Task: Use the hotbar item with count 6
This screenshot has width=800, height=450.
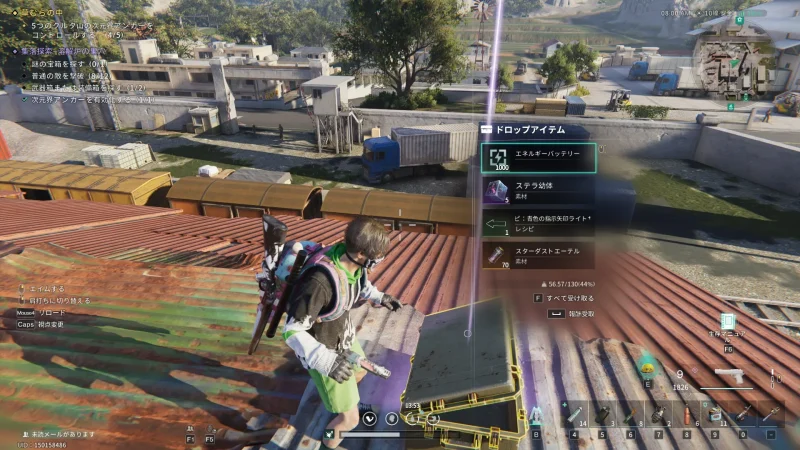Action: (687, 412)
